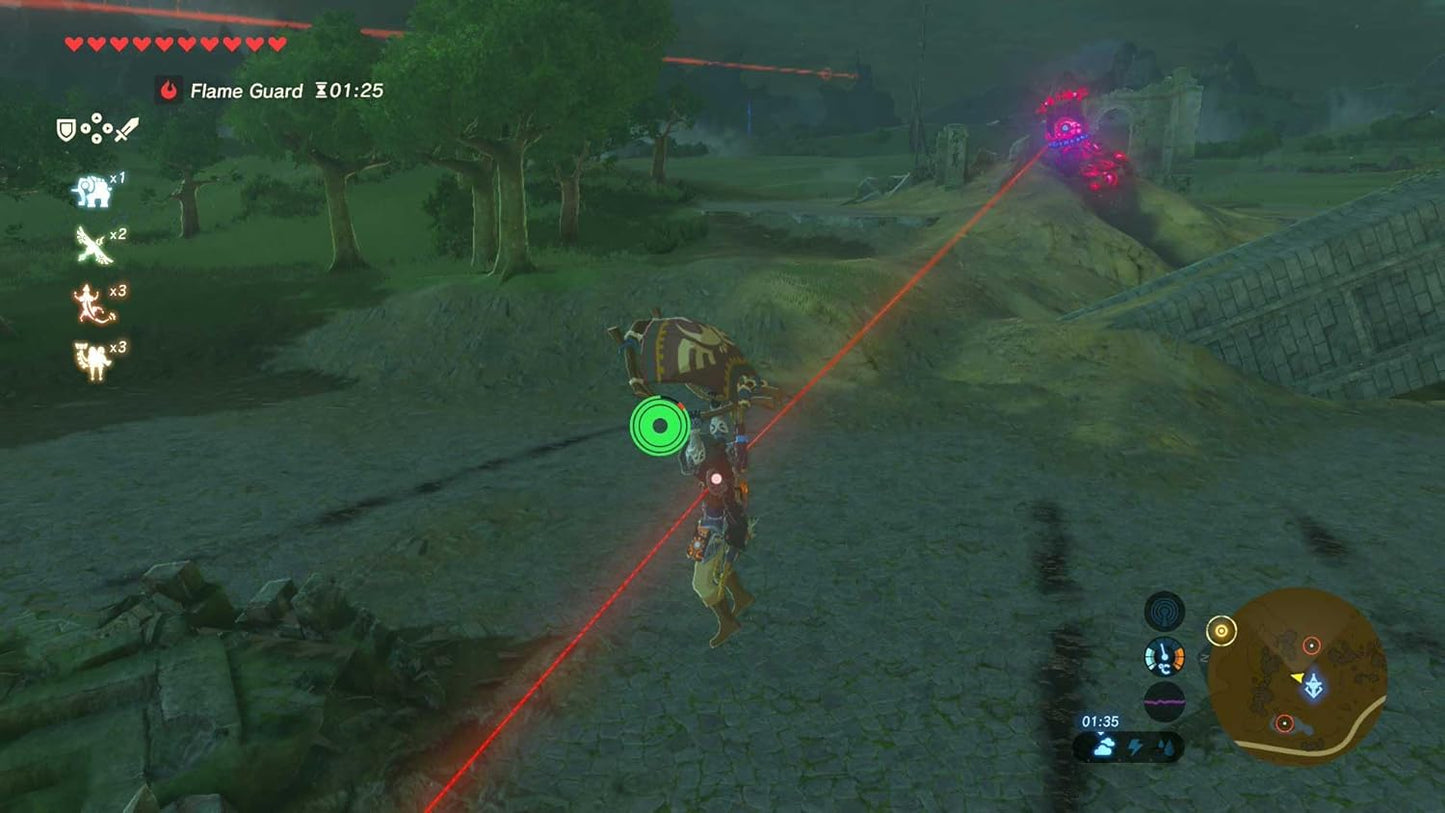Click the 01:35 weather countdown timer
Screen dimensions: 1445x813
1100,720
